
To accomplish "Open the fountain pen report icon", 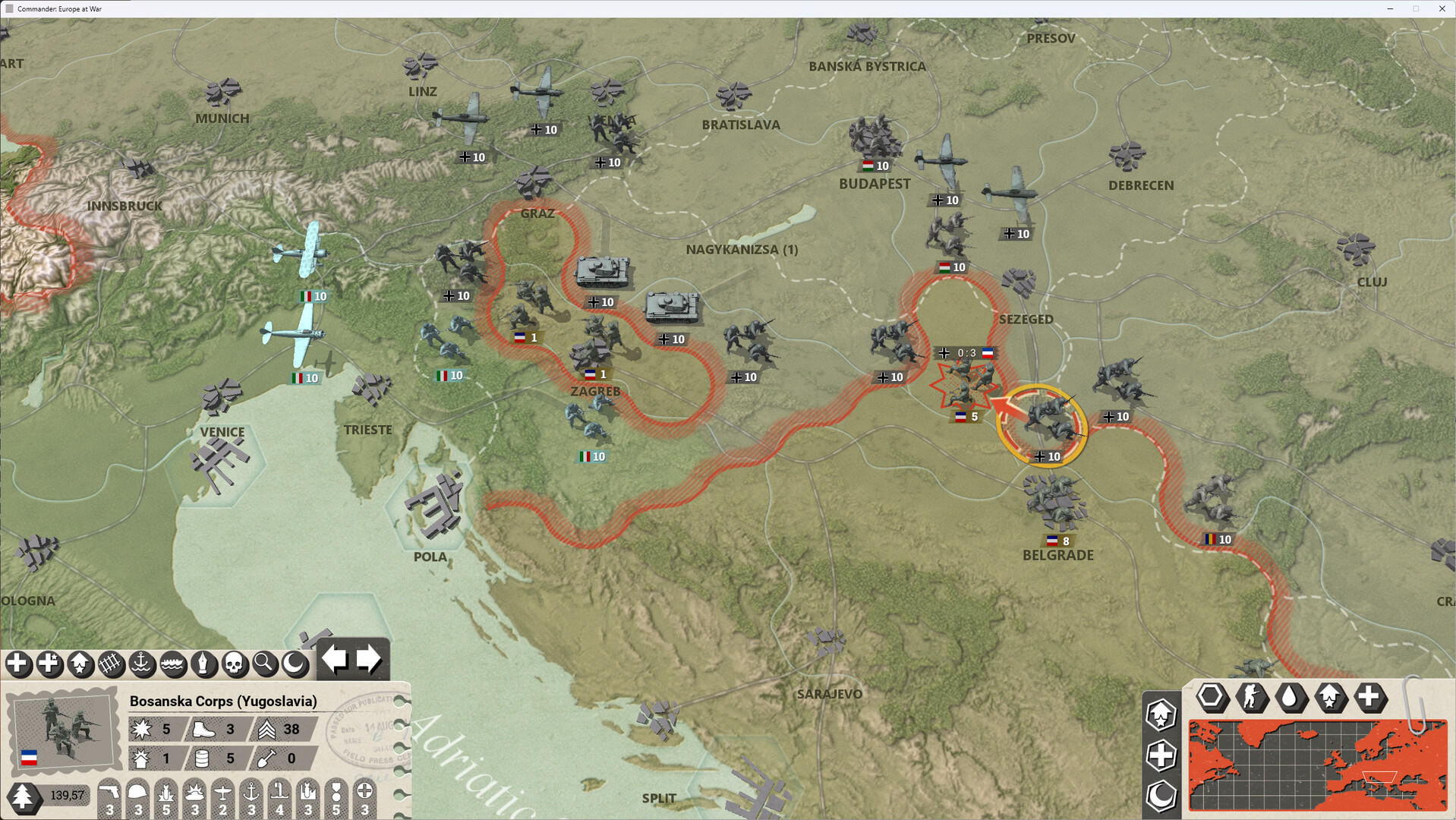I will pos(203,664).
